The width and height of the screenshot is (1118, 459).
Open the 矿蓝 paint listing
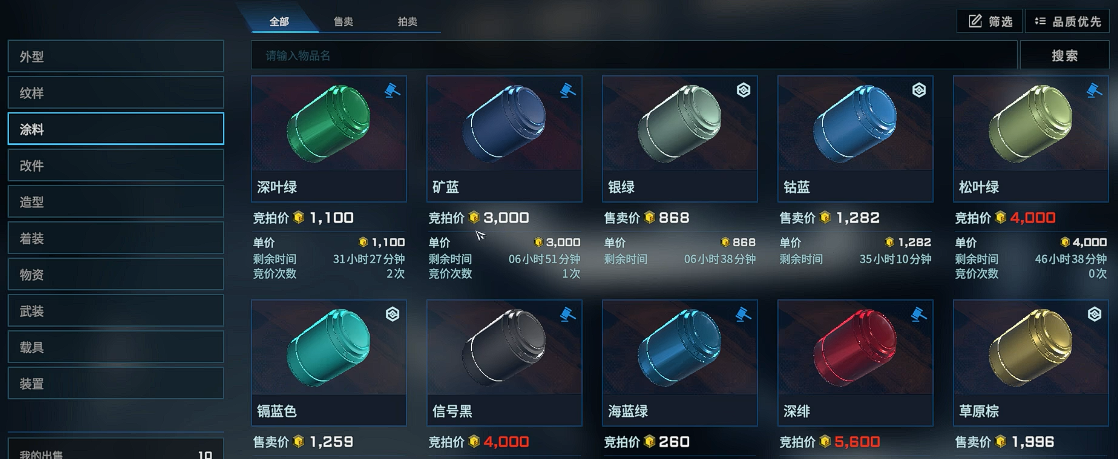point(505,138)
